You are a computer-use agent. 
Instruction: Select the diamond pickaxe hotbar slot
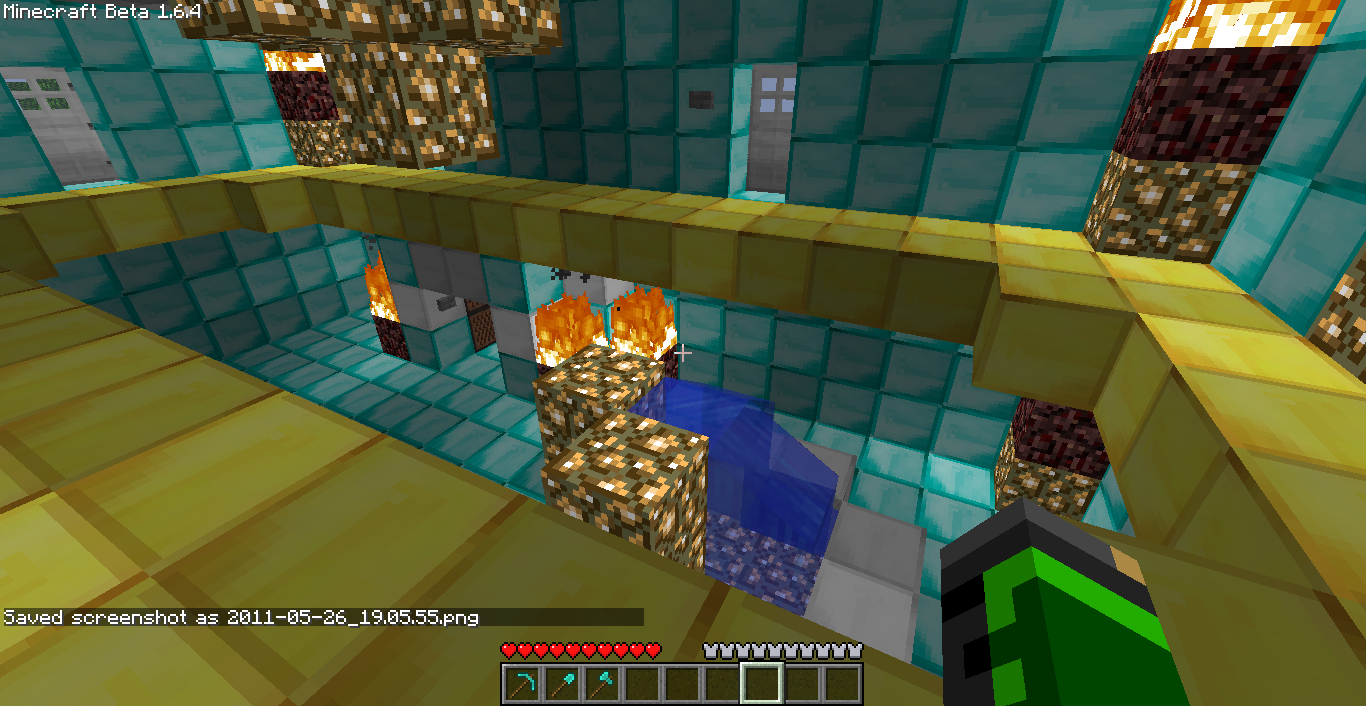coord(521,684)
